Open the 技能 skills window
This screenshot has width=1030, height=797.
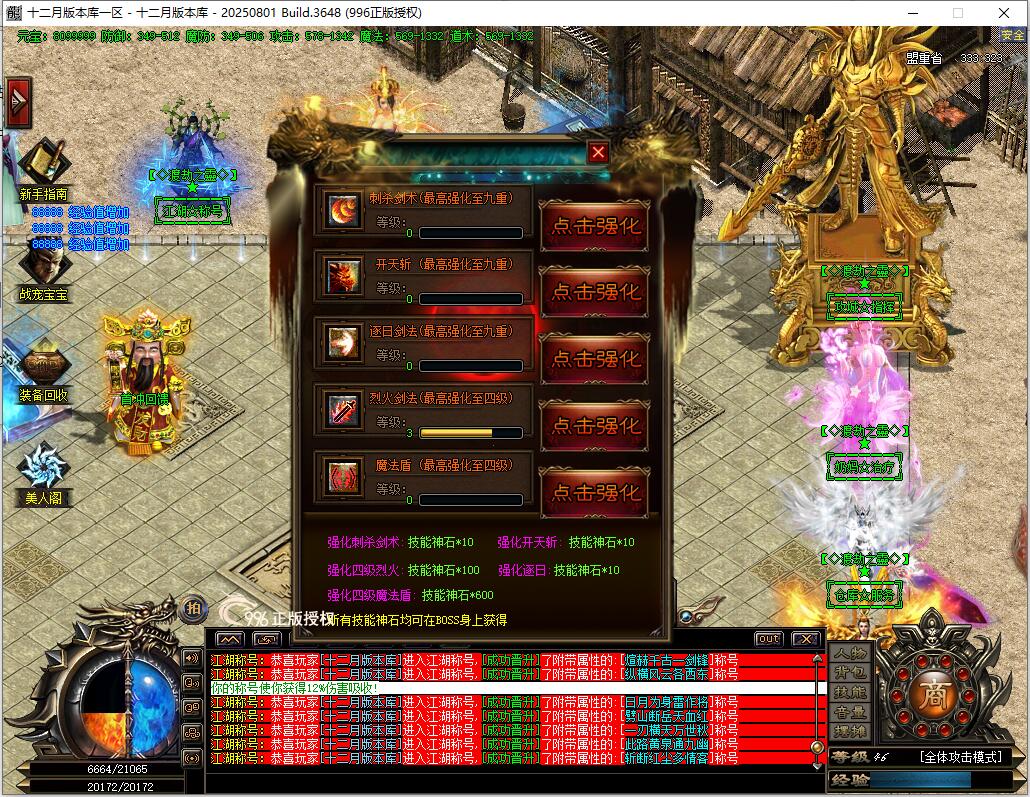click(x=850, y=693)
